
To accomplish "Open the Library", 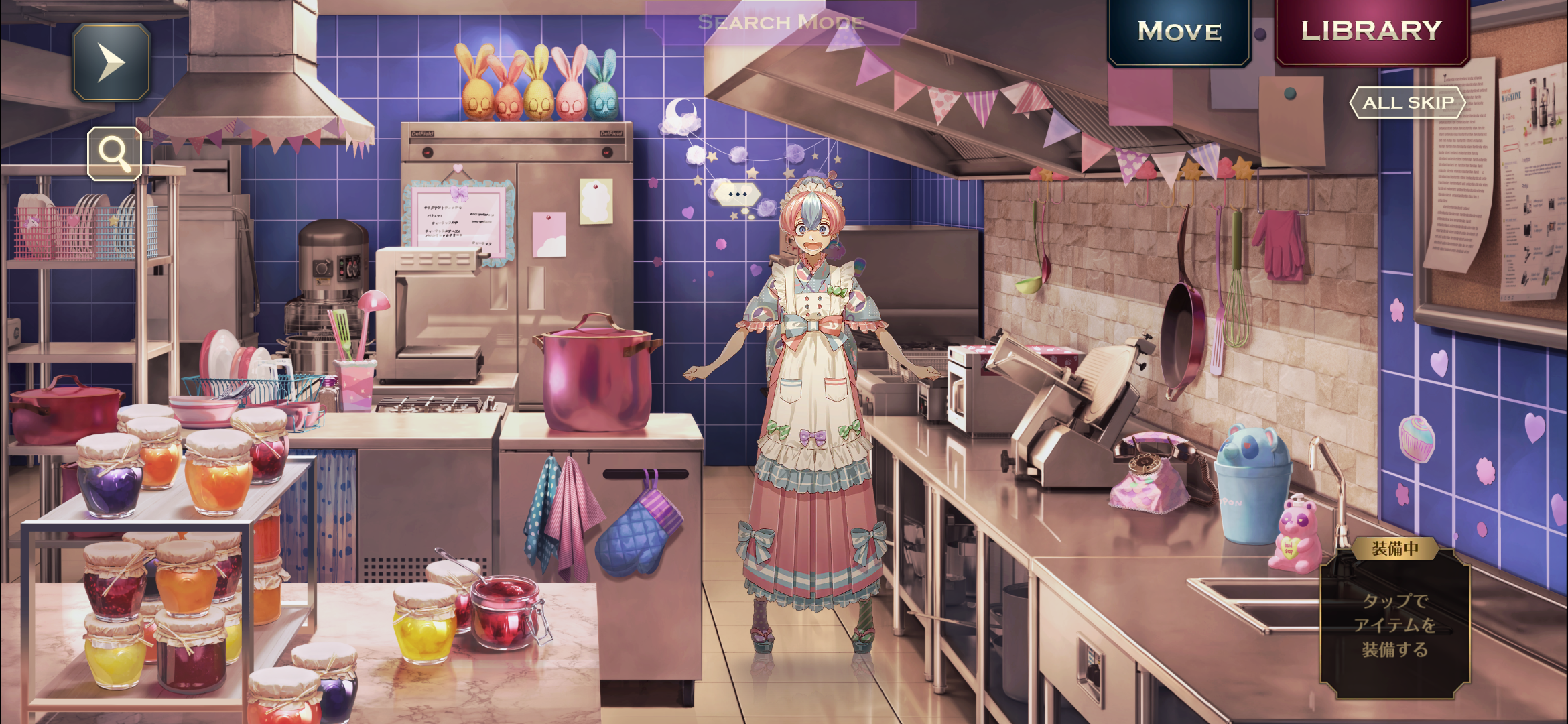I will pyautogui.click(x=1371, y=31).
